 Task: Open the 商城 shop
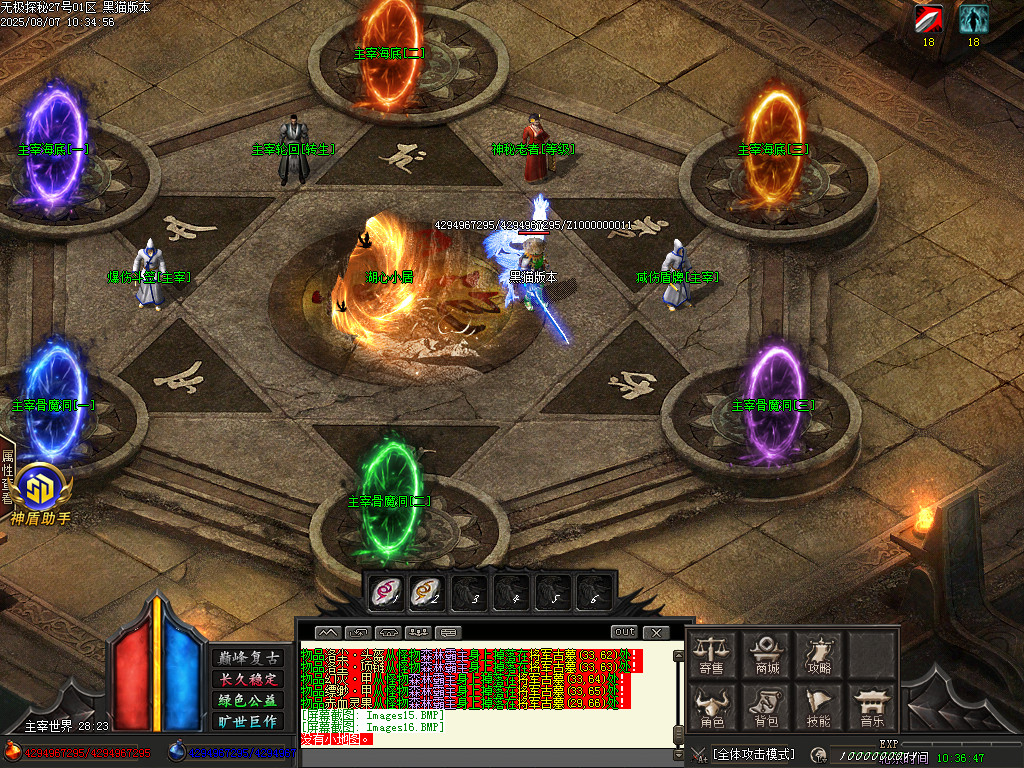(767, 654)
